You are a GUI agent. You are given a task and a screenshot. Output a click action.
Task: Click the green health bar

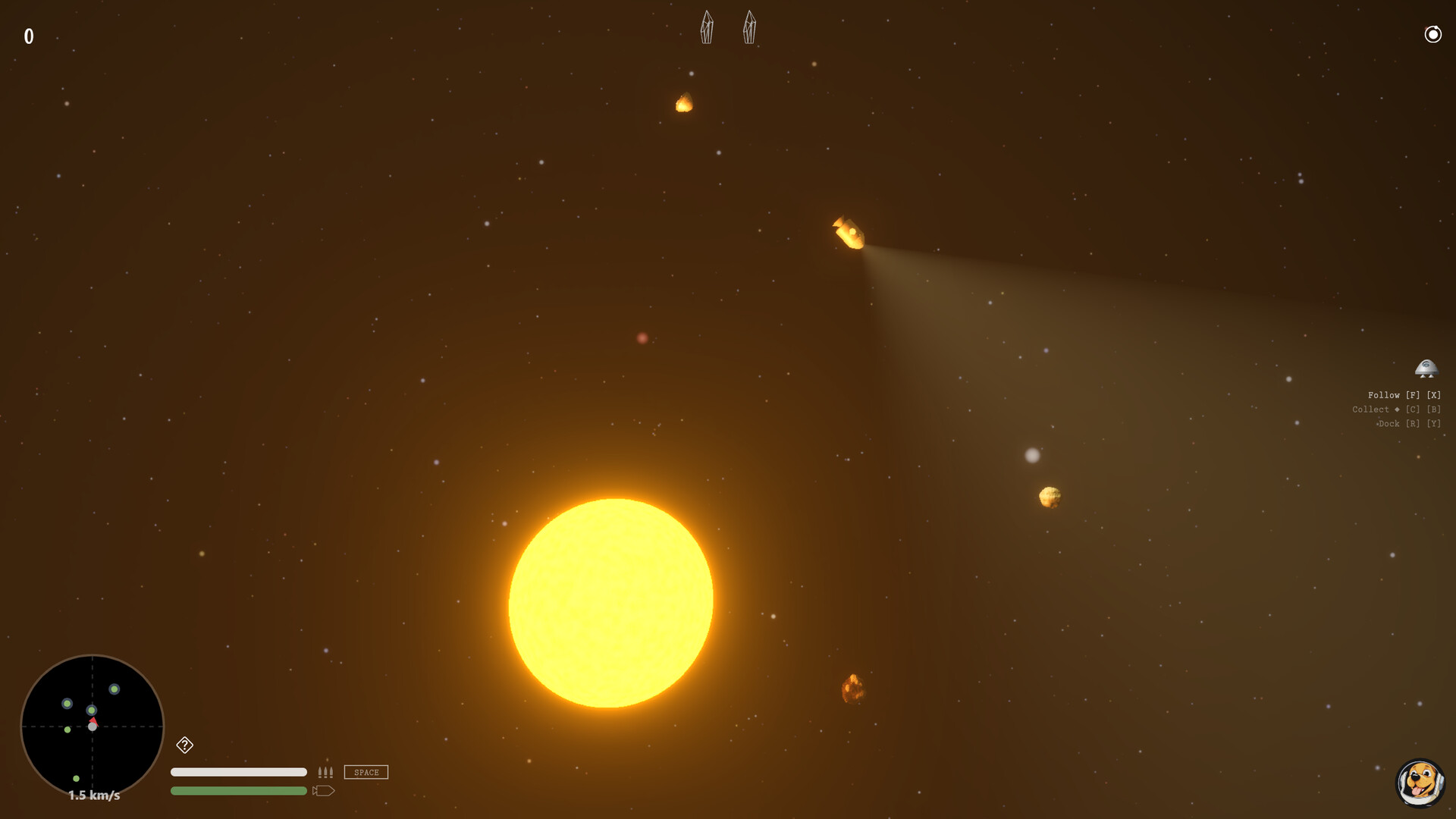point(239,790)
